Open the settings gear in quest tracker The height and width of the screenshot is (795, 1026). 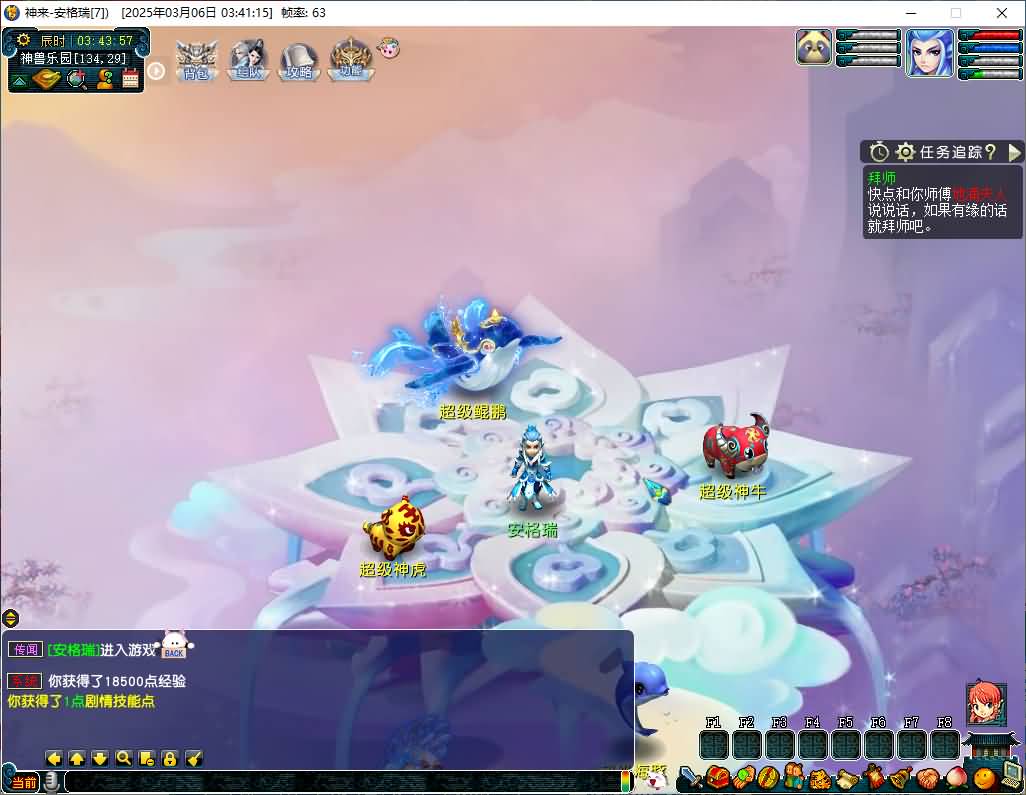tap(905, 152)
